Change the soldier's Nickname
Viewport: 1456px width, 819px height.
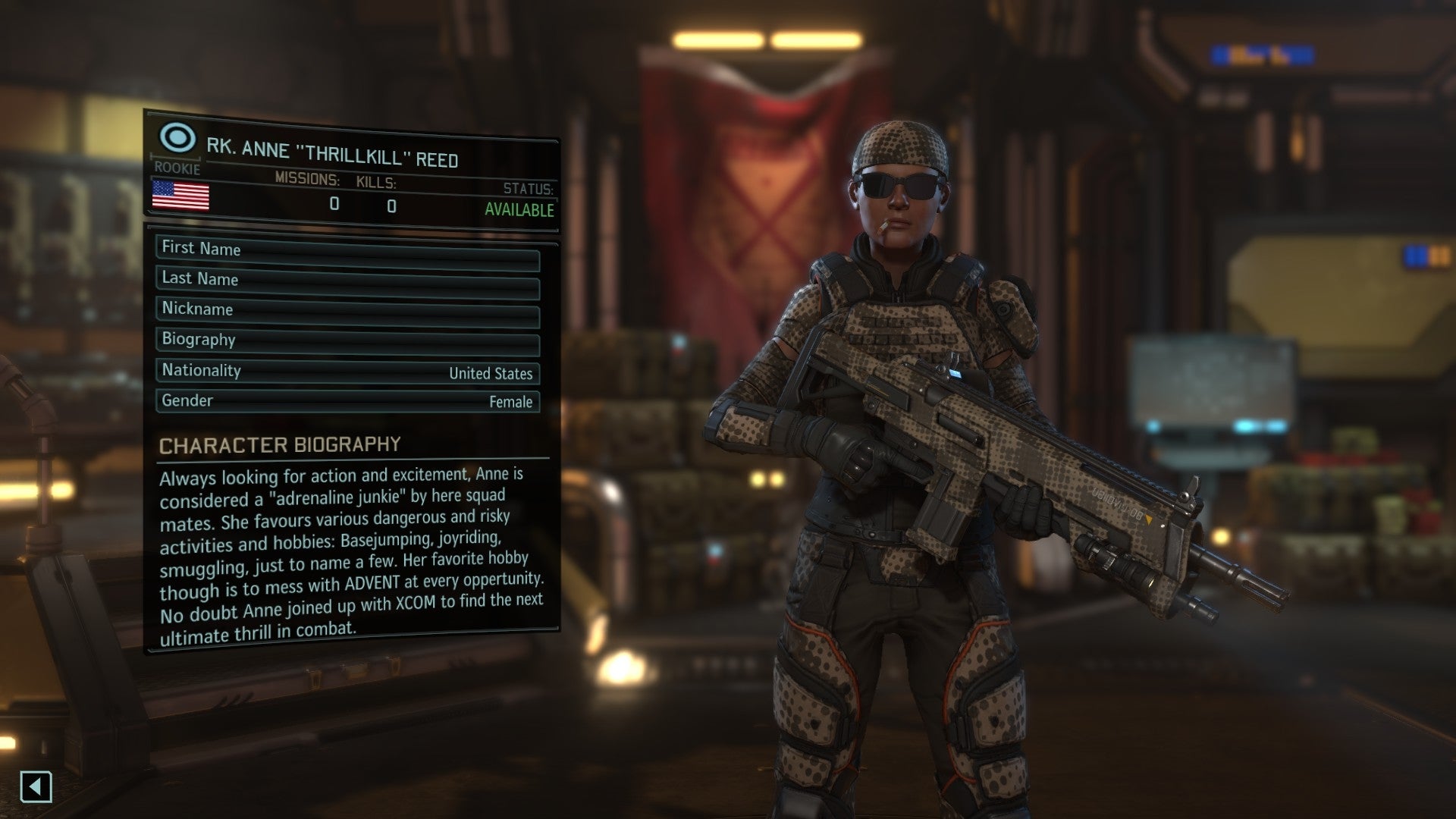pyautogui.click(x=347, y=311)
